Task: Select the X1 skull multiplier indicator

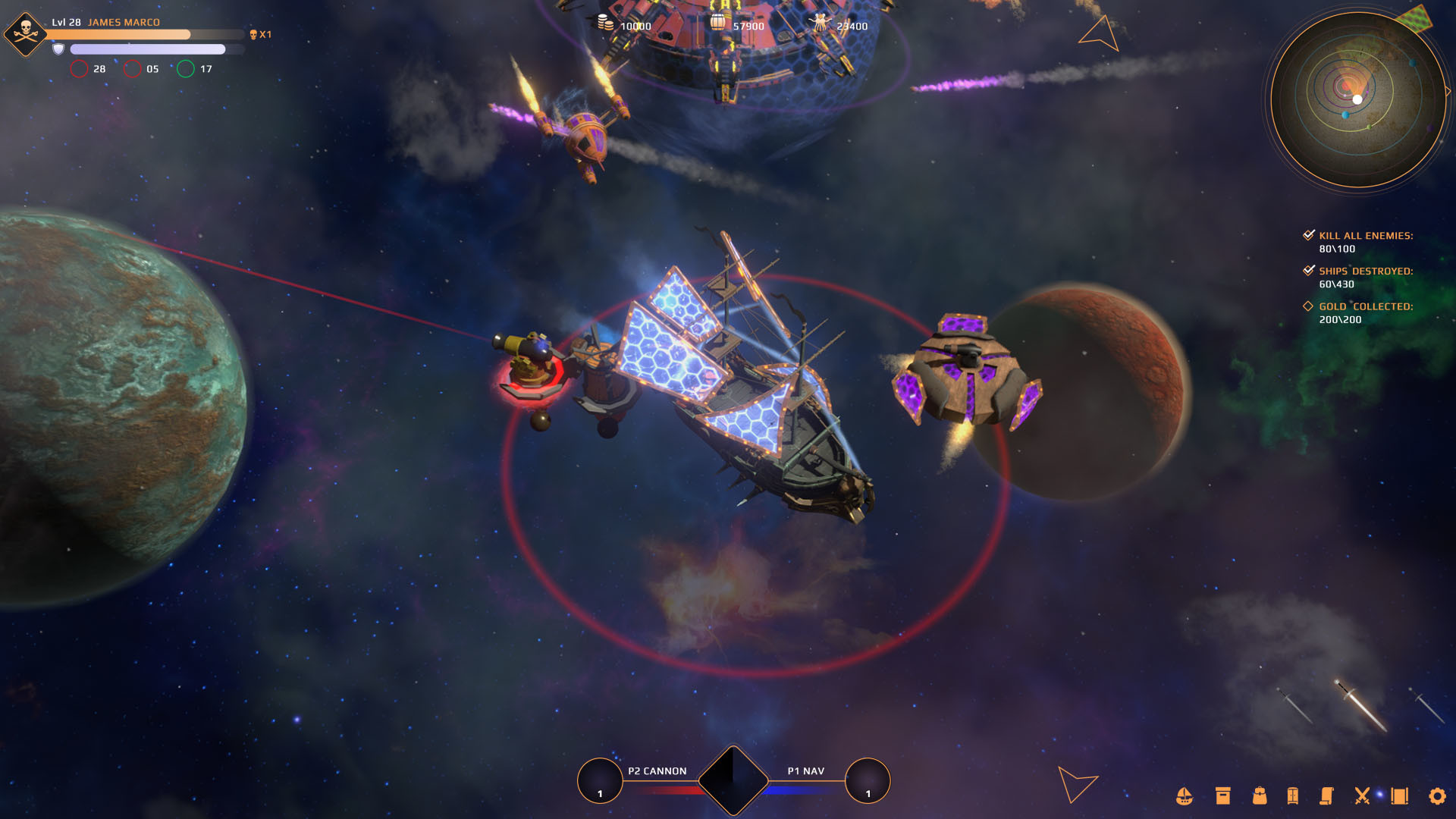Action: [x=262, y=34]
